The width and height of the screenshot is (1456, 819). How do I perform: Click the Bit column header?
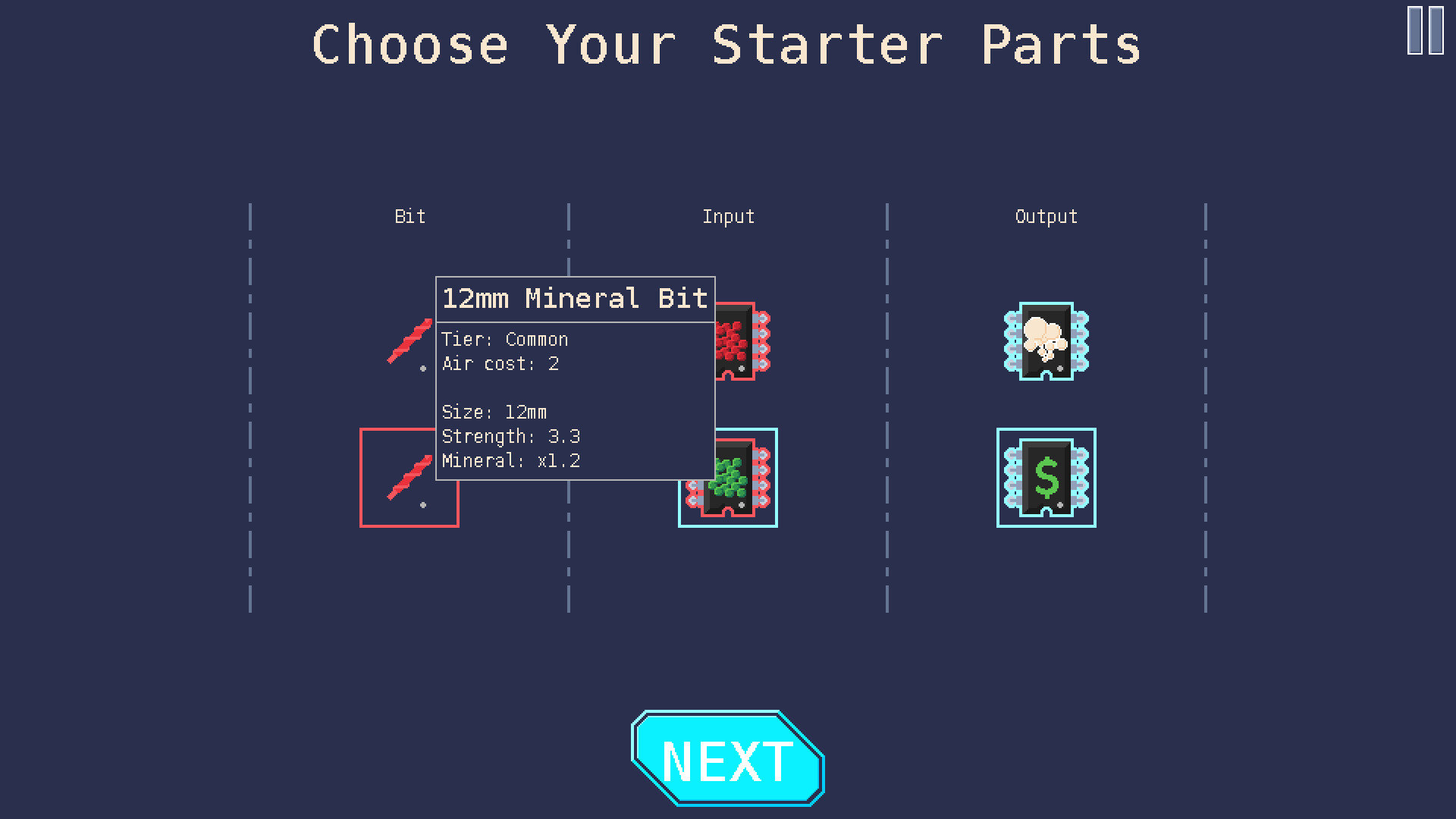pos(409,216)
